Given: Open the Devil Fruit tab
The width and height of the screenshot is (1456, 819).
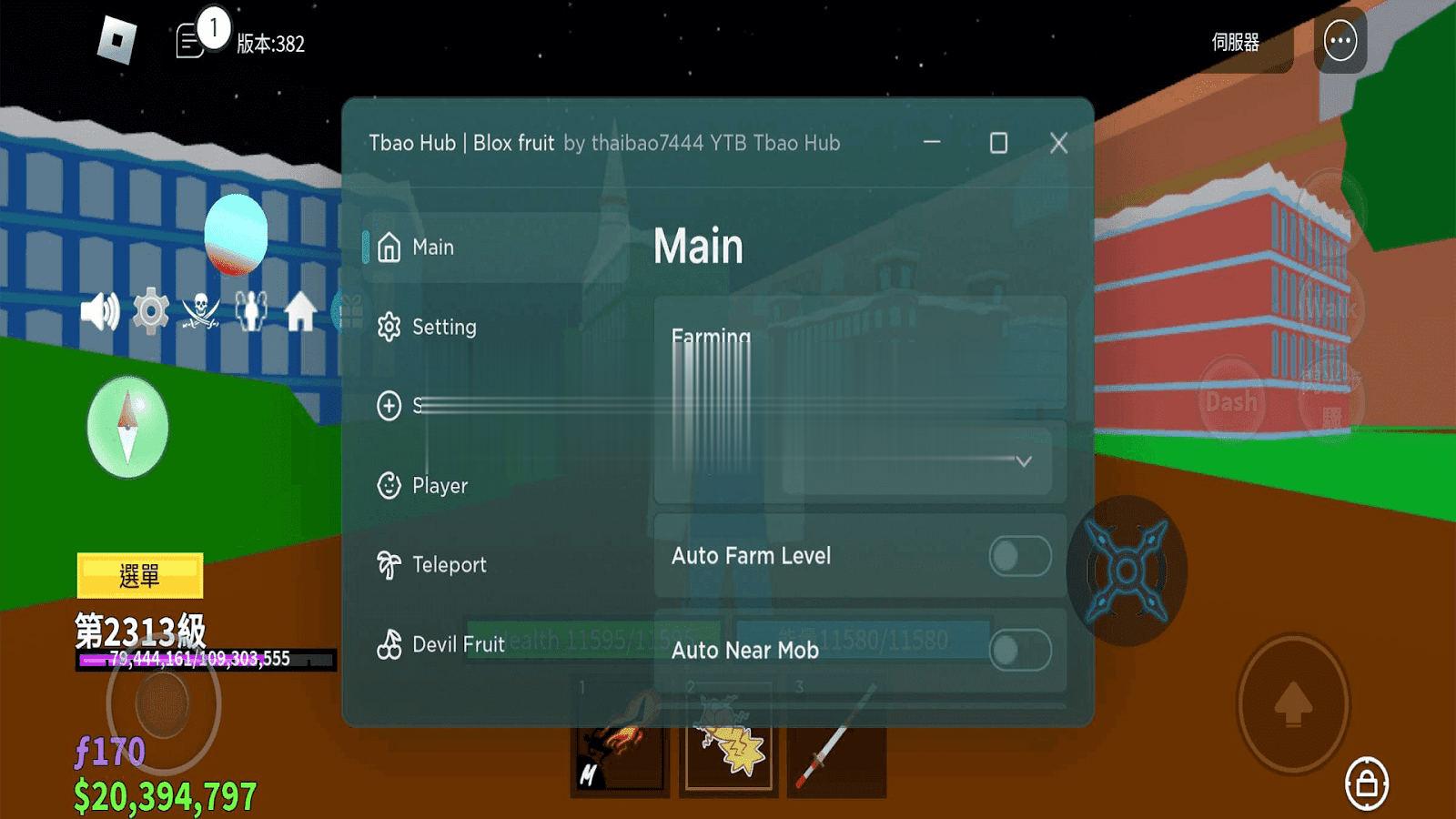Looking at the screenshot, I should (x=458, y=644).
